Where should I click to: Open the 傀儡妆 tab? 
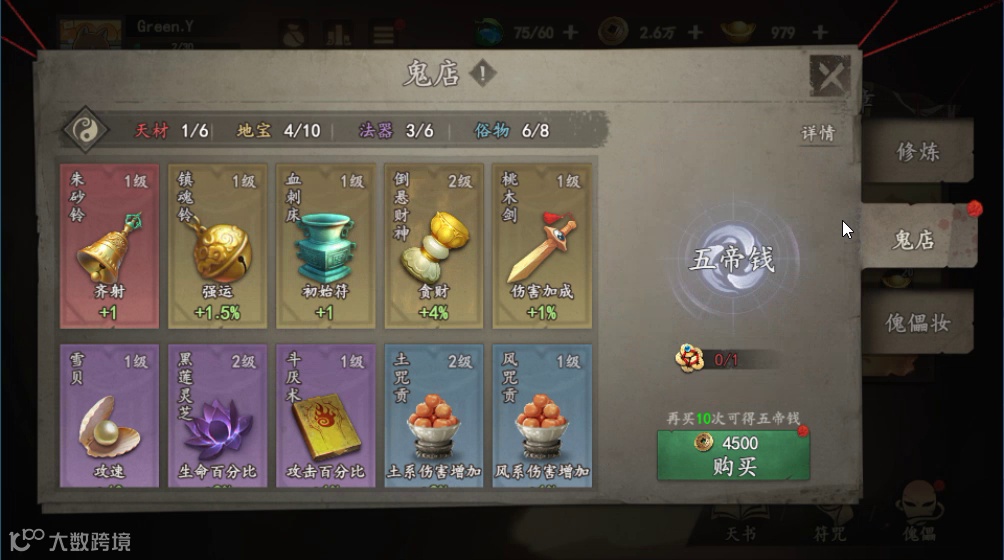pyautogui.click(x=918, y=323)
